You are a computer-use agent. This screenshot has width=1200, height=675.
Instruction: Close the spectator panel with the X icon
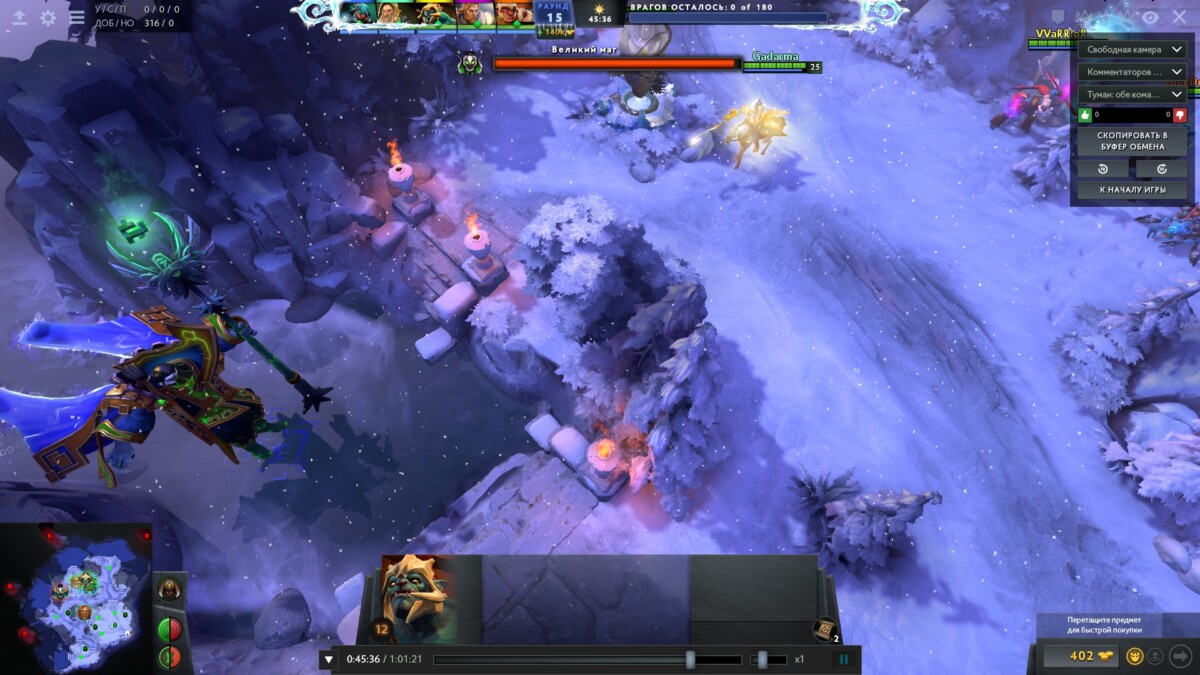1178,16
